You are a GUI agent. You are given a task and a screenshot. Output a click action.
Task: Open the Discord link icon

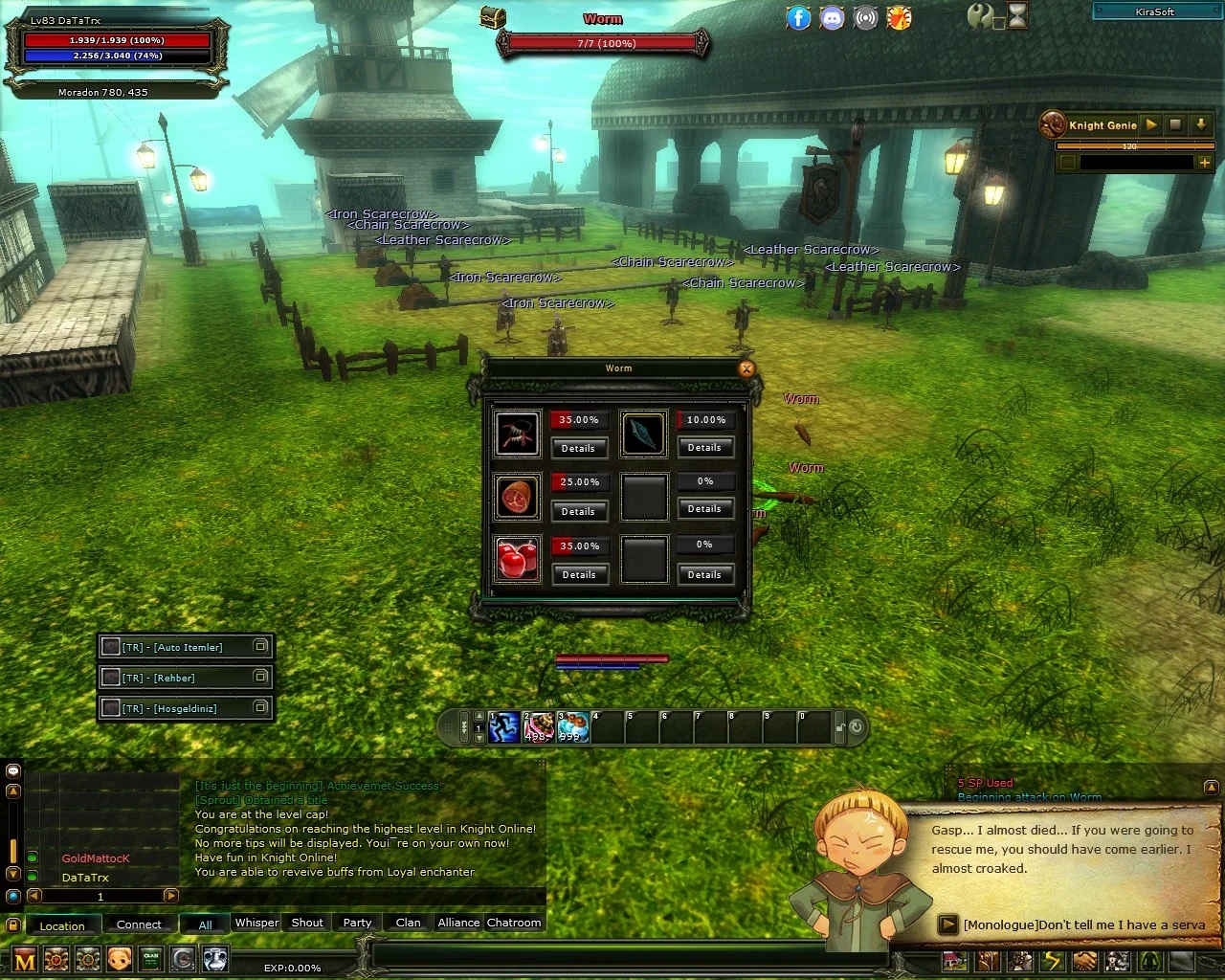click(832, 17)
